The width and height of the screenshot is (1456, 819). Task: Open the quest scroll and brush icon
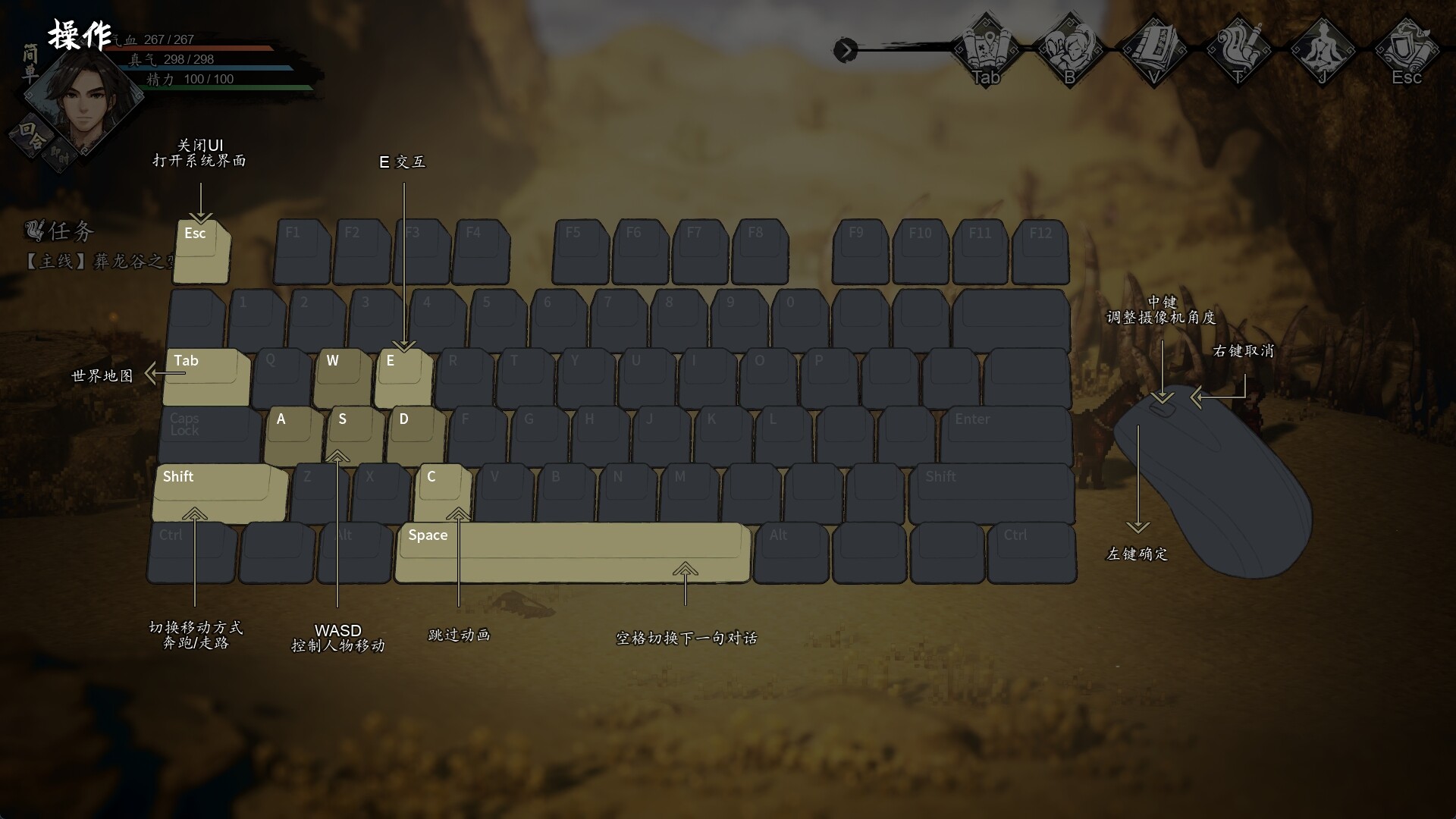click(x=1238, y=49)
